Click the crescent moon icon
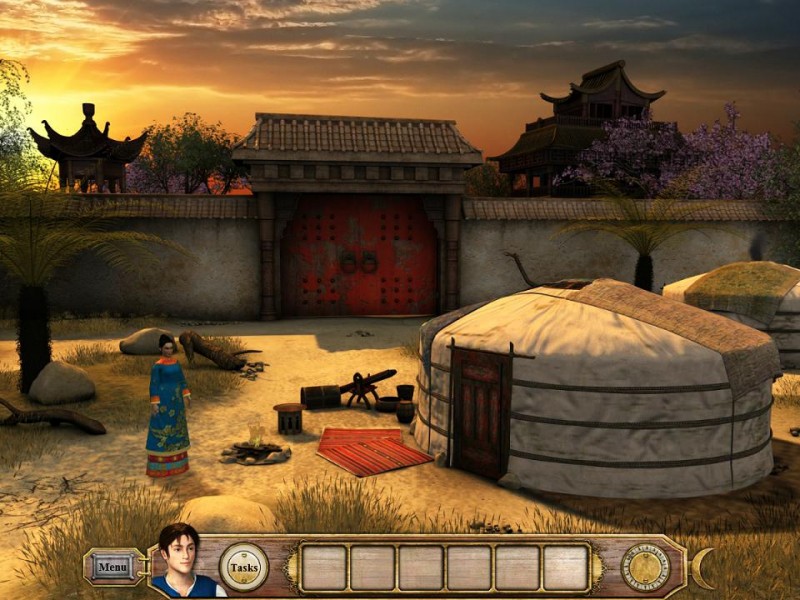The image size is (800, 600). coord(704,568)
